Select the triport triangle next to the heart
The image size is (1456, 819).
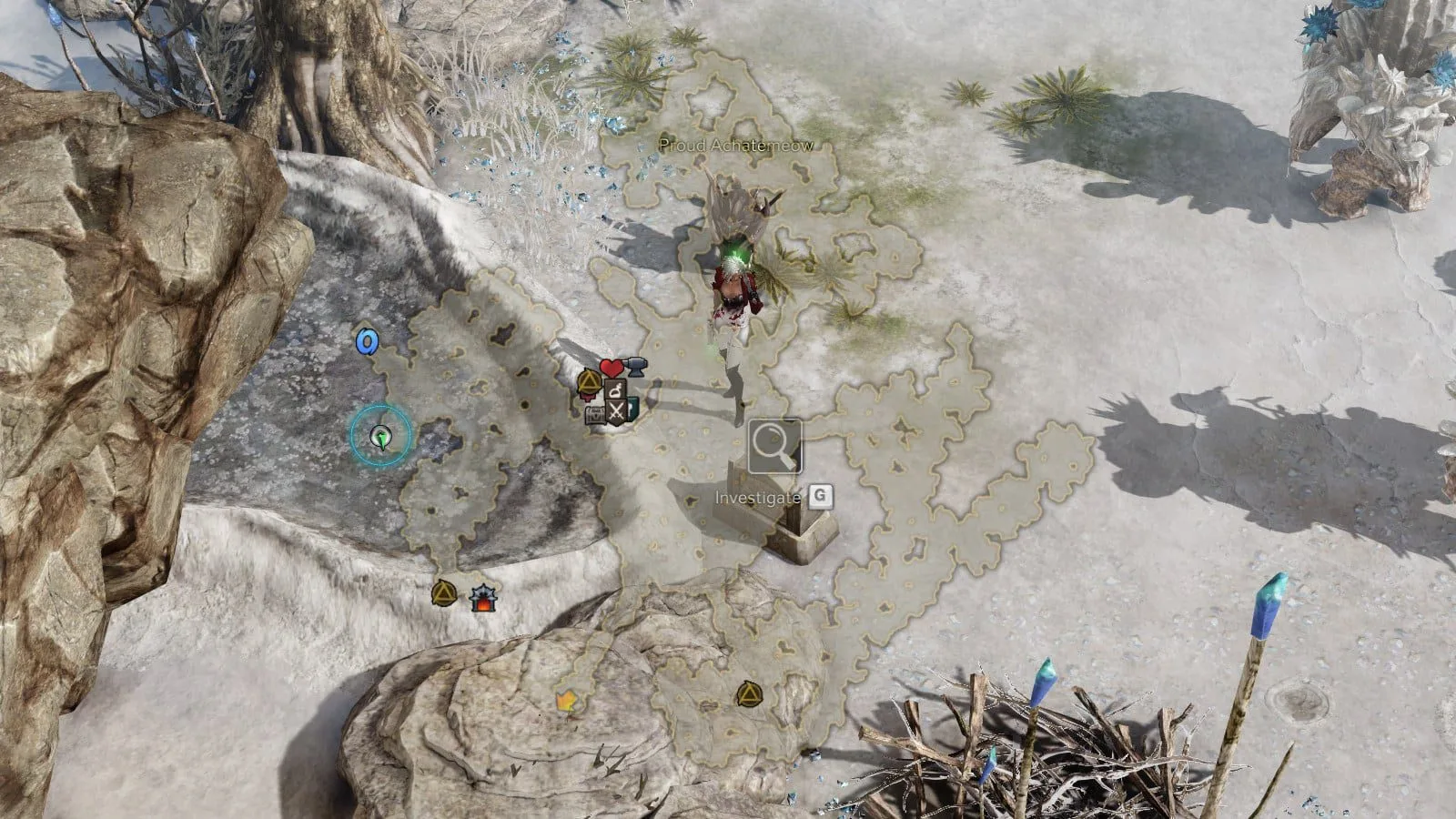(588, 380)
